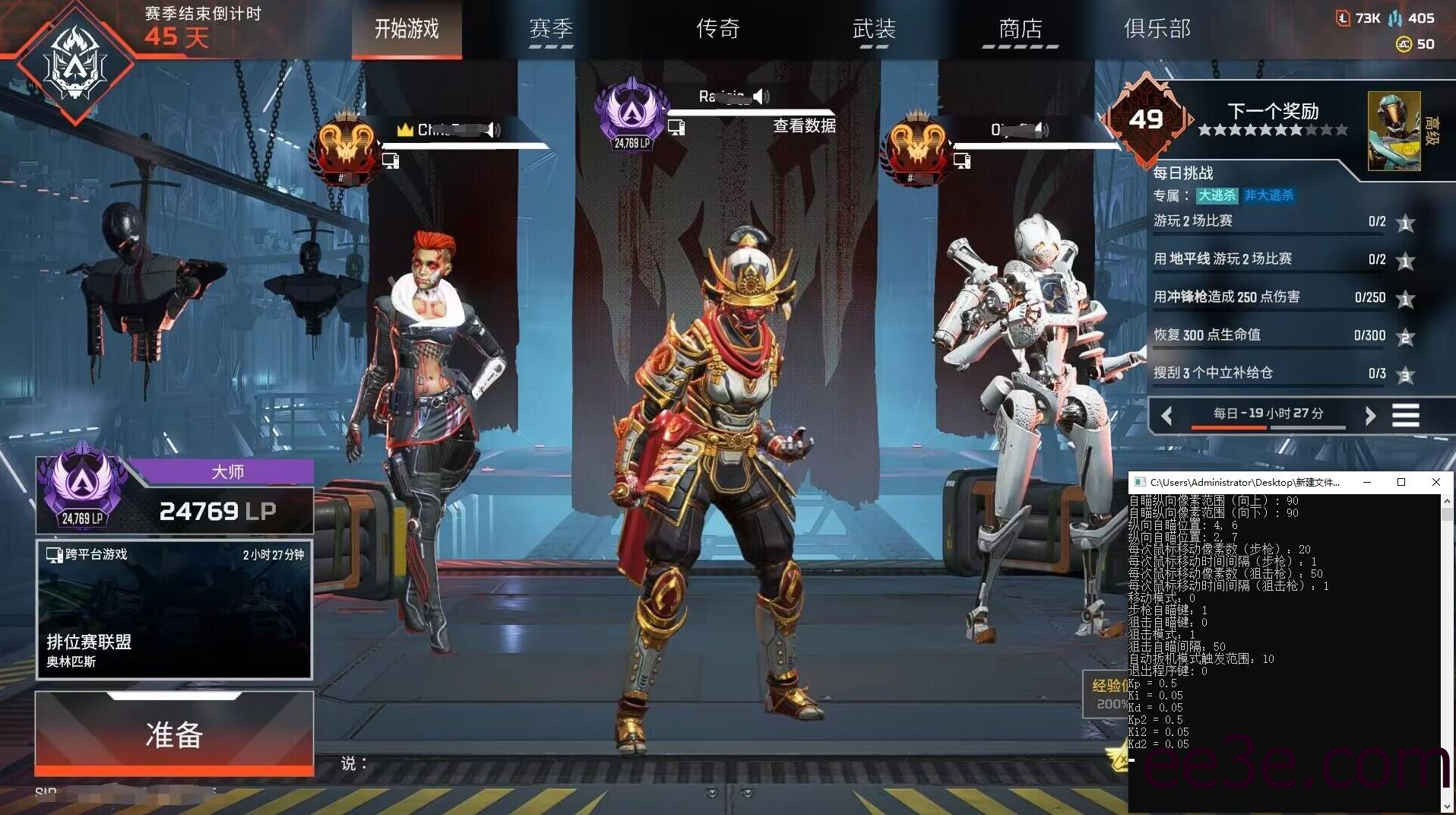Open the 大师 24769 LP rank panel
The image size is (1456, 815).
[174, 497]
